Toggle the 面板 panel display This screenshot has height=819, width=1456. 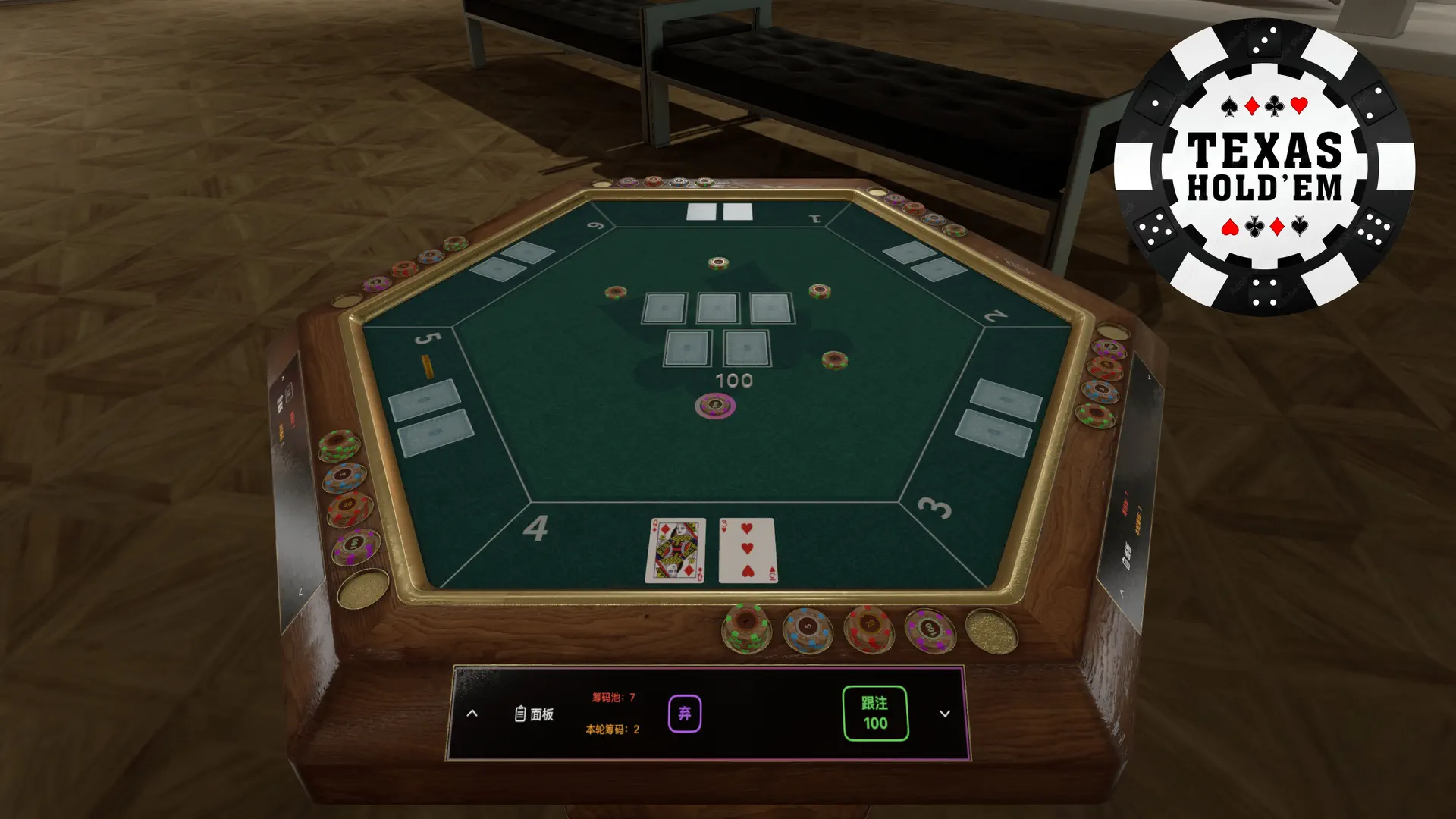point(540,712)
